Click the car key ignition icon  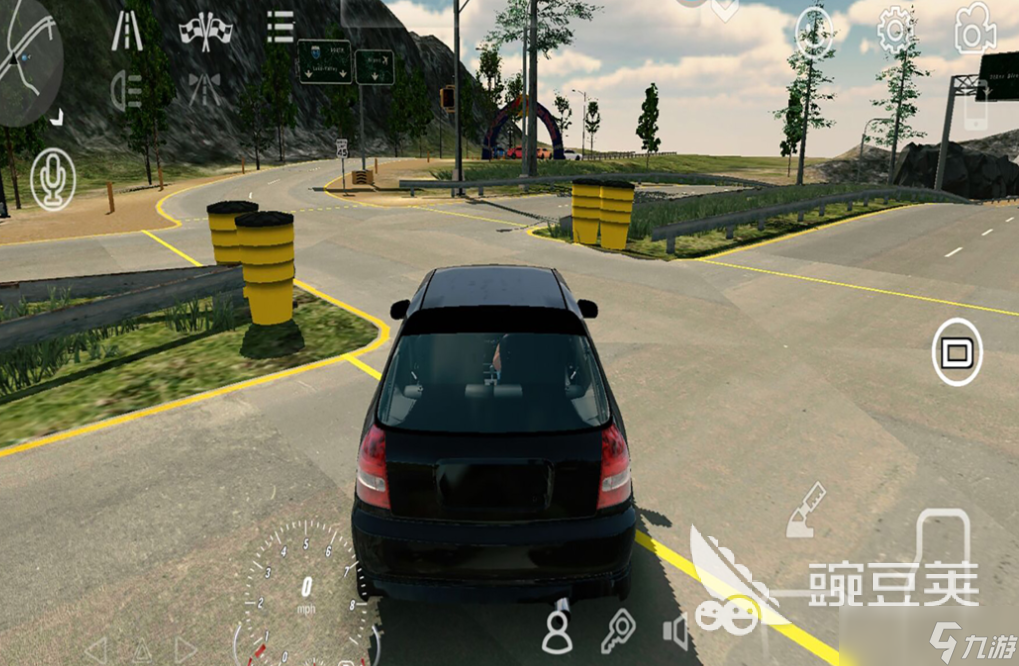(618, 631)
